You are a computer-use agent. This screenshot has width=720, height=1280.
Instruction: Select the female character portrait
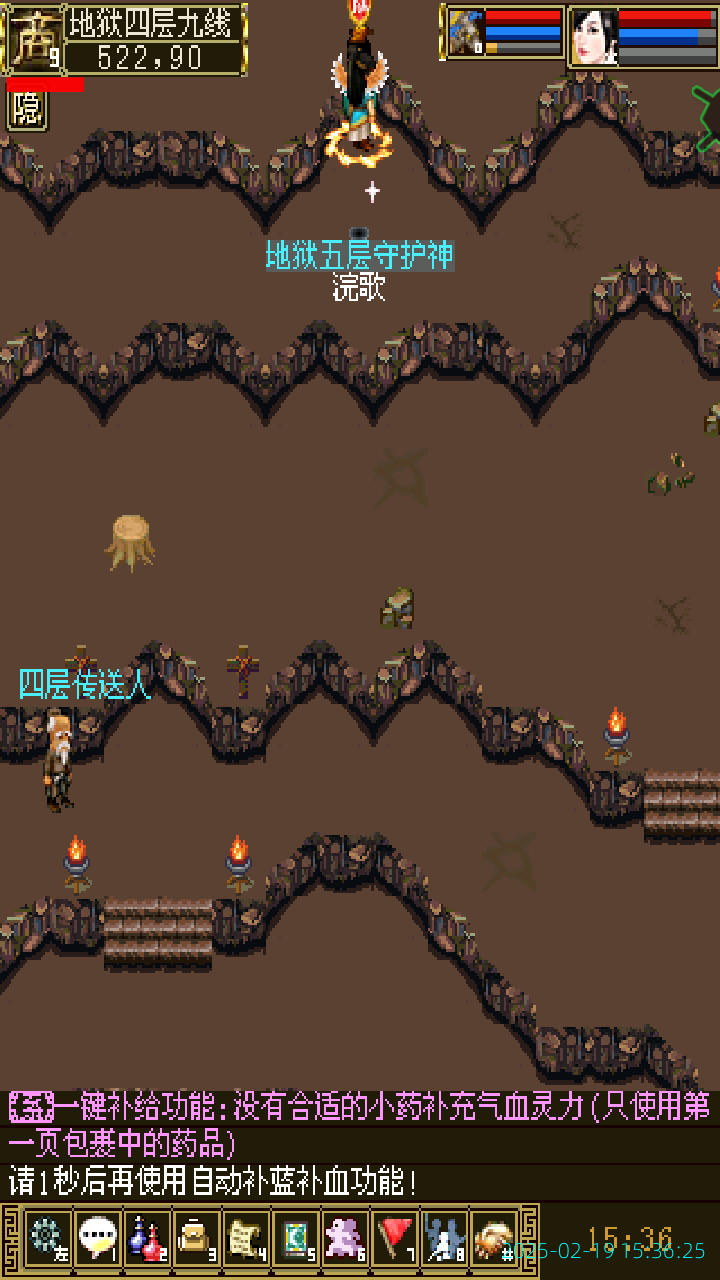(x=594, y=37)
